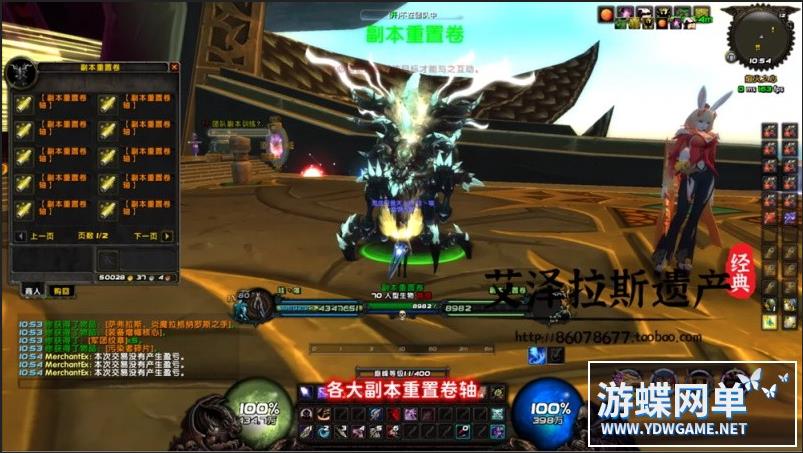Screen dimensions: 803x453
Task: Click the www.ydwgame.net watermark logo
Action: point(691,404)
